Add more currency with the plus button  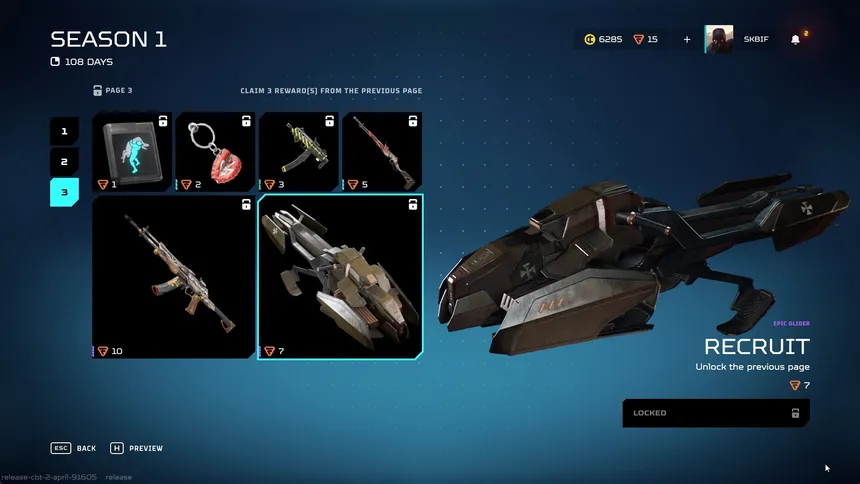coord(687,40)
